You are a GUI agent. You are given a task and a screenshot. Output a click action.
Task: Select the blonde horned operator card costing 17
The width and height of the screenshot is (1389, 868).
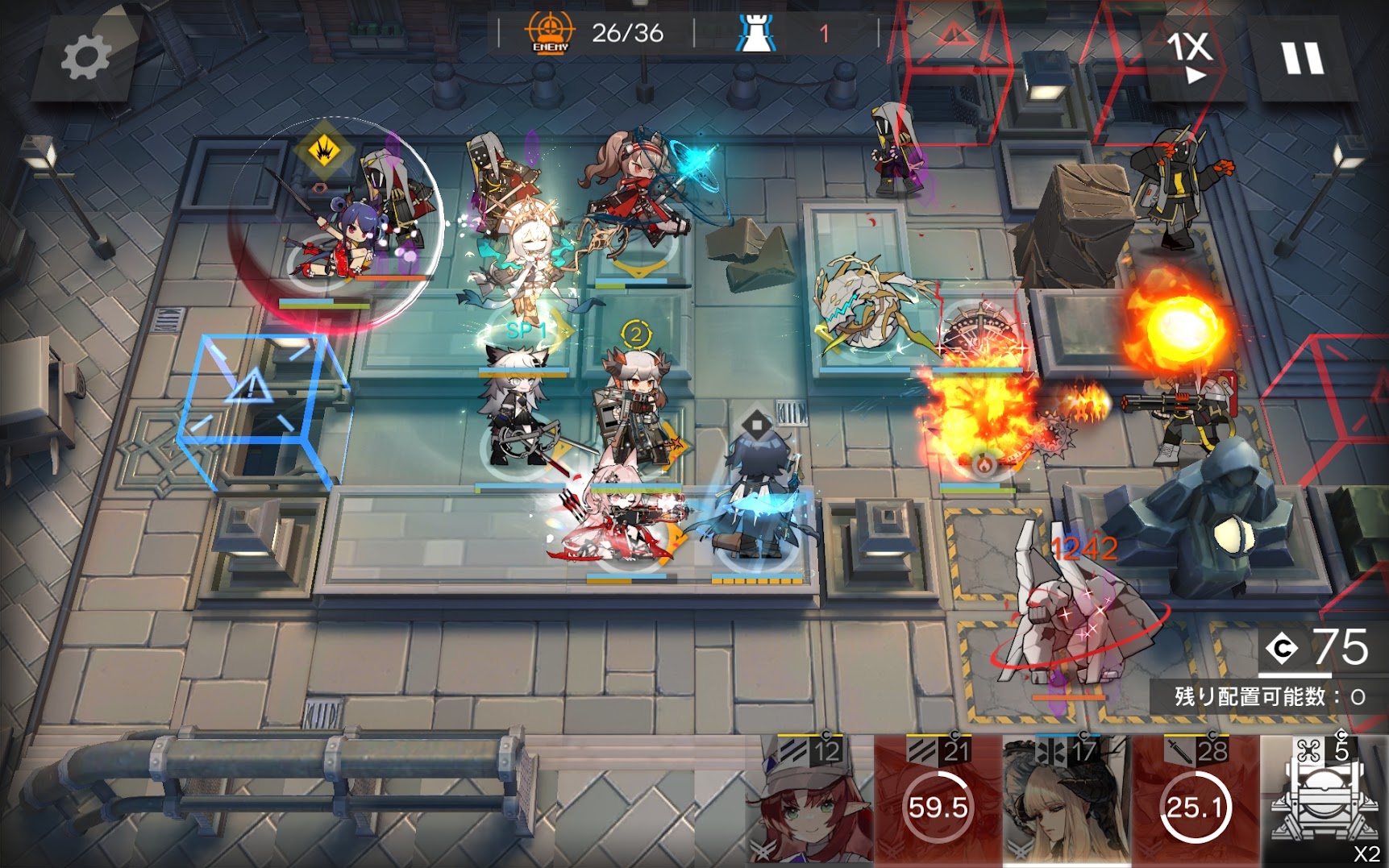[x=1066, y=799]
